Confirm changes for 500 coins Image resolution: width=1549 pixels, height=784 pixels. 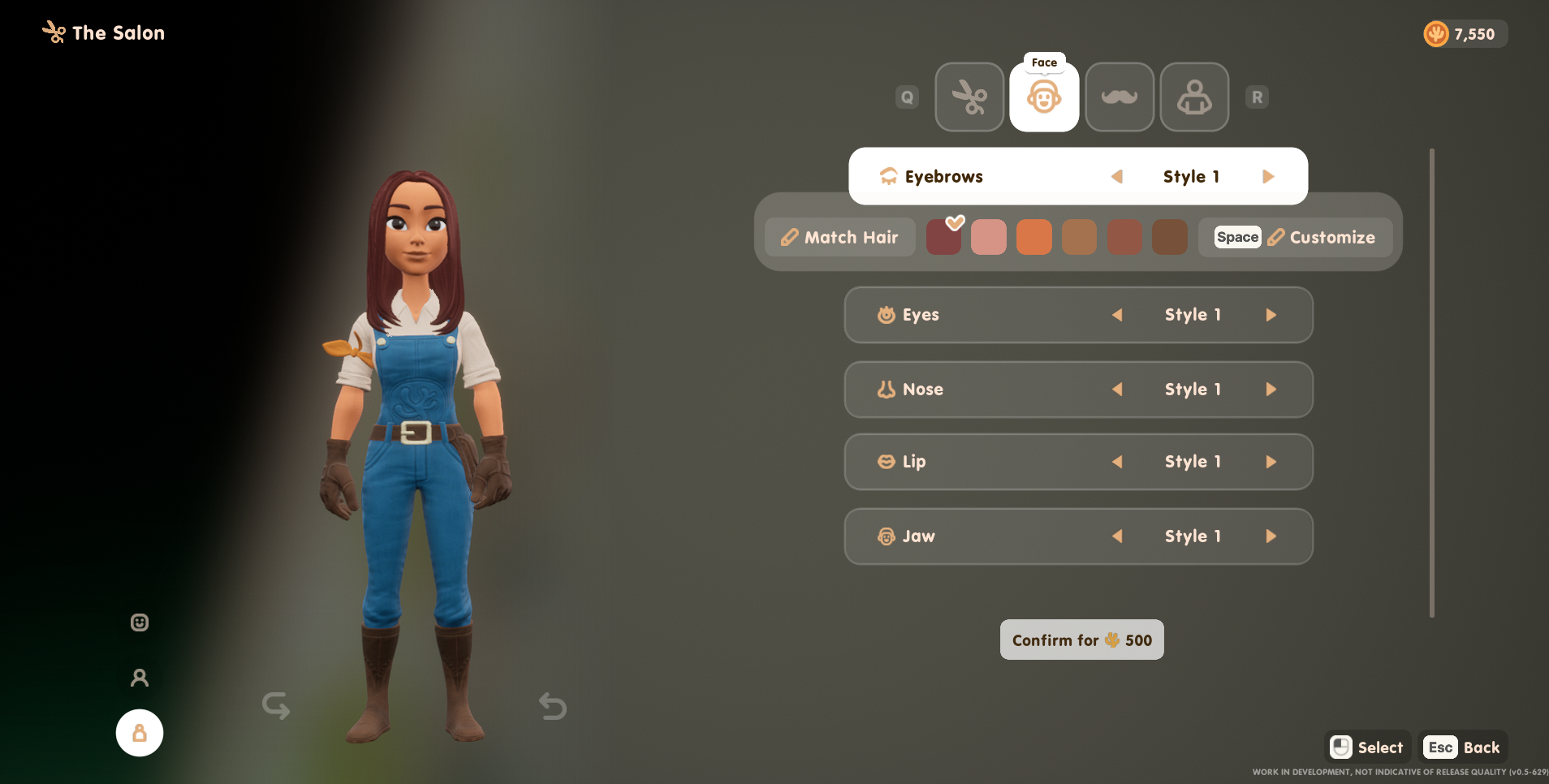point(1081,640)
